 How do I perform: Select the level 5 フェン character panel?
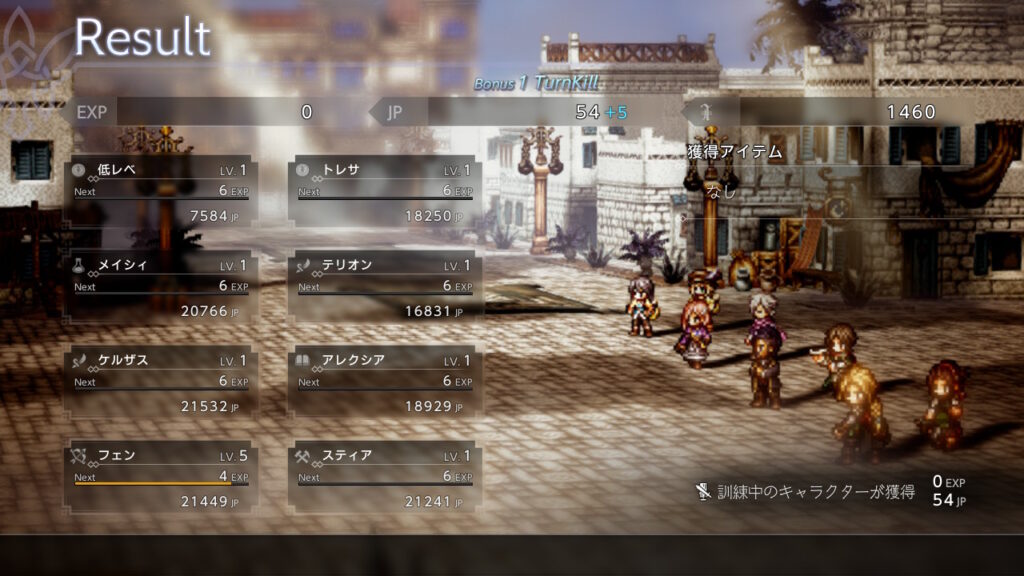coord(161,477)
